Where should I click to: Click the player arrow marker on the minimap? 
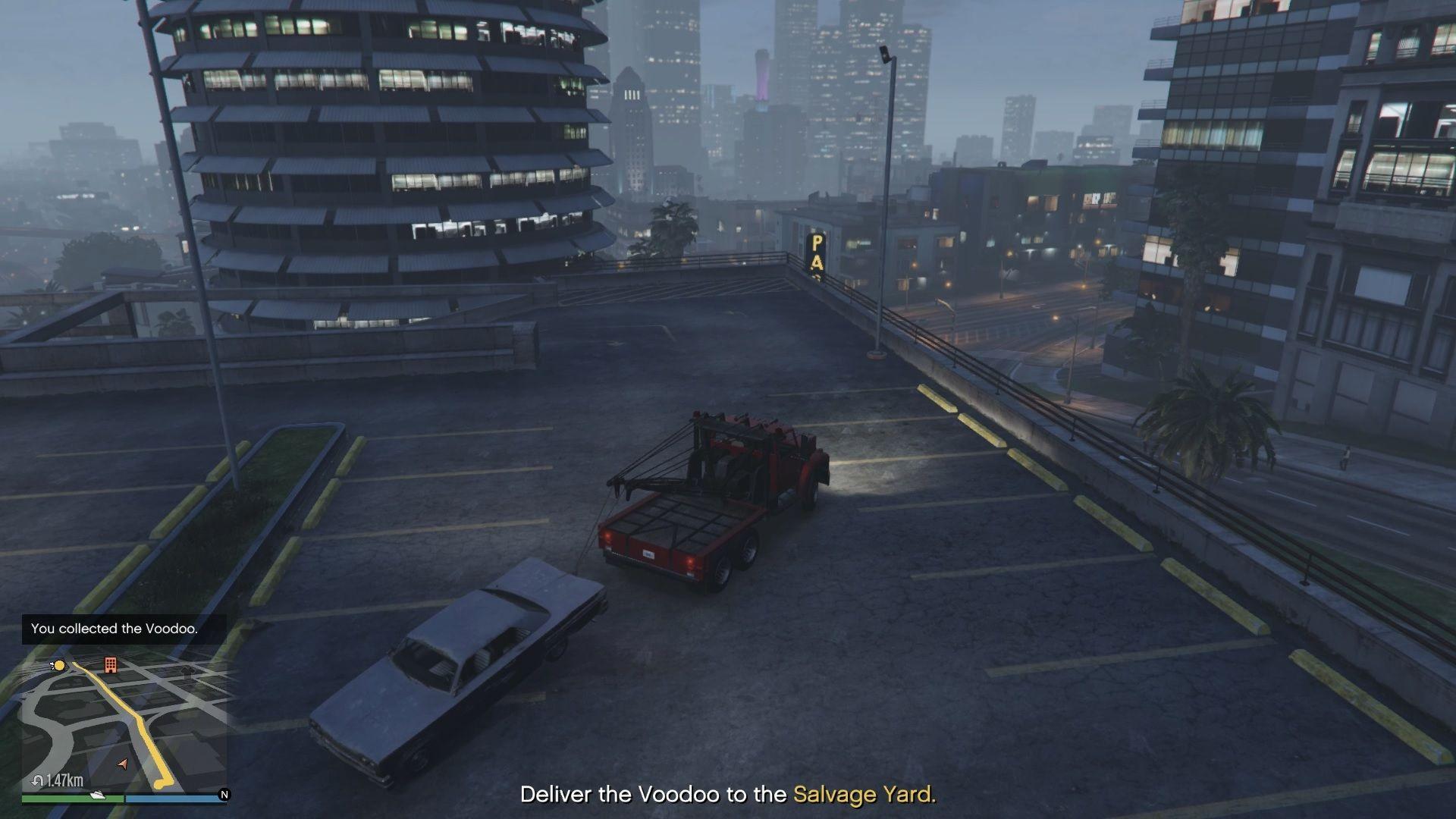tap(123, 764)
